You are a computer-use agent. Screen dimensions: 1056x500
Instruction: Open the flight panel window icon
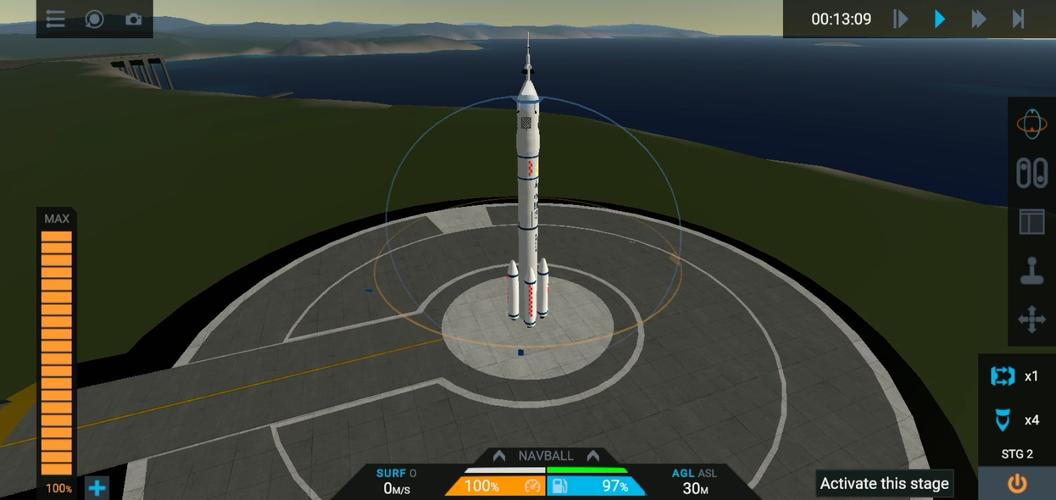coord(1031,222)
